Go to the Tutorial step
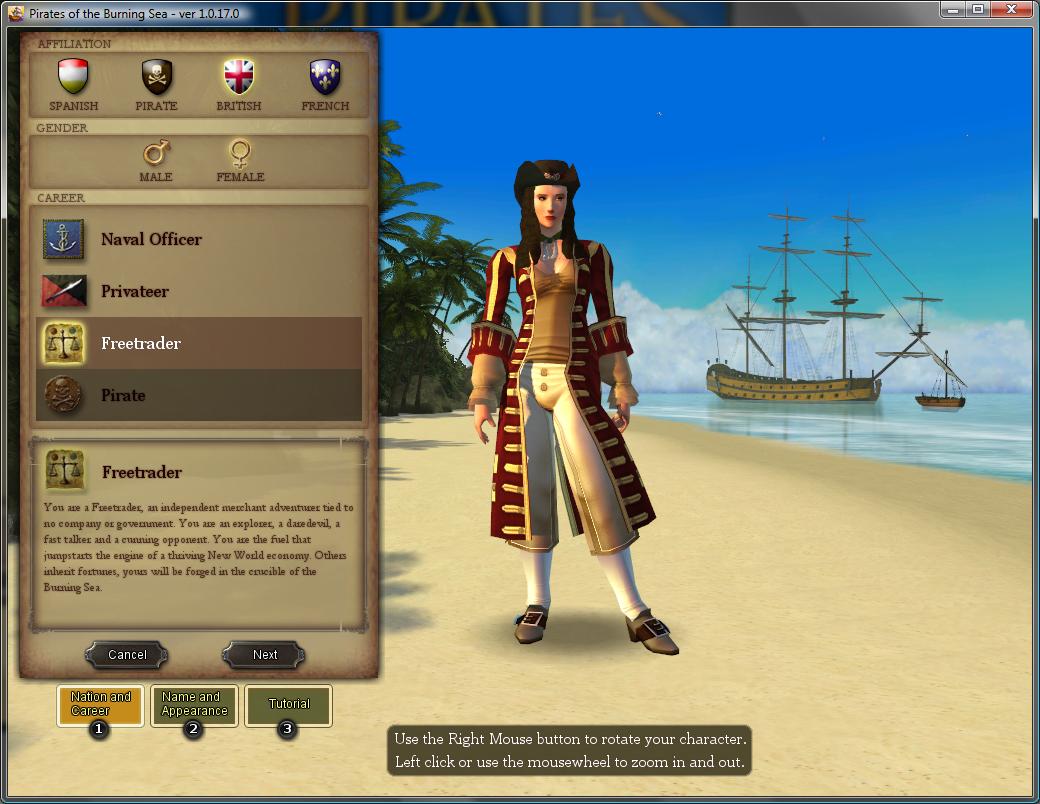Screen dimensions: 1040x804 point(289,704)
